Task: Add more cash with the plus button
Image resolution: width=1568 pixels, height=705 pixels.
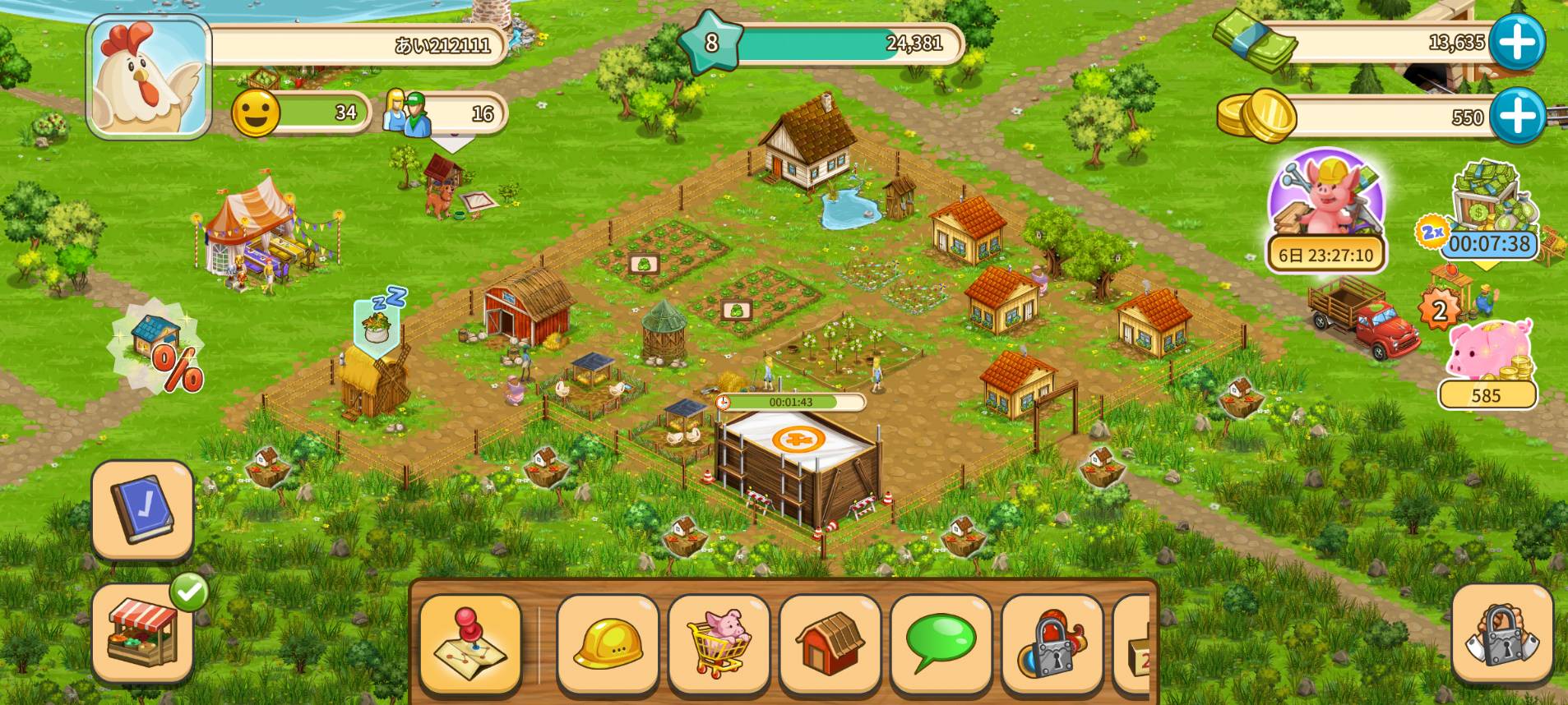Action: point(1516,42)
